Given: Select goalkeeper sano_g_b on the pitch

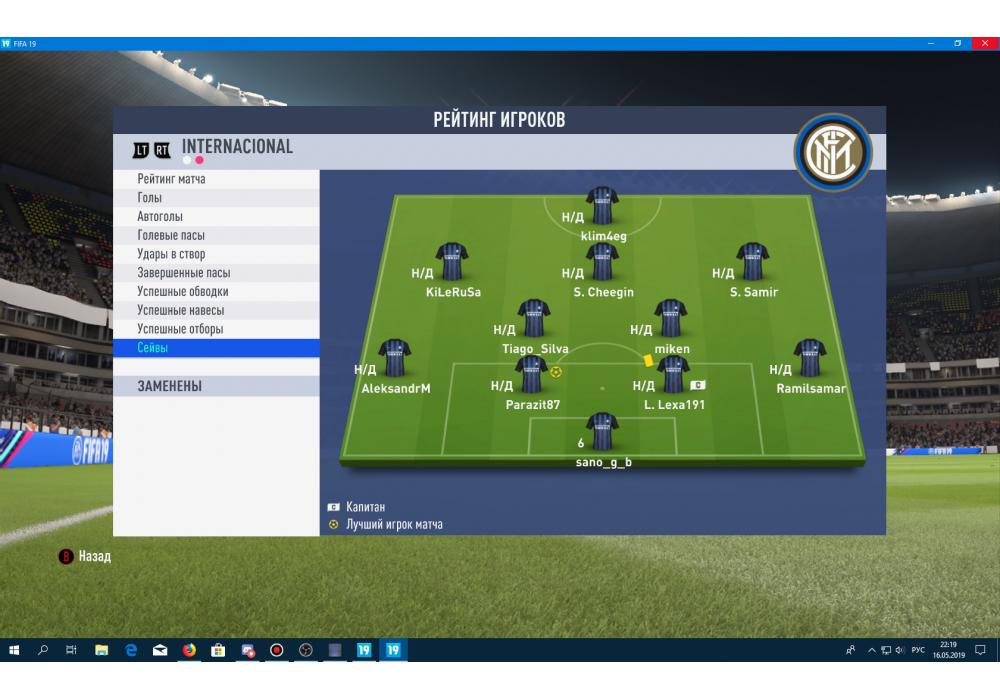Looking at the screenshot, I should (x=602, y=431).
